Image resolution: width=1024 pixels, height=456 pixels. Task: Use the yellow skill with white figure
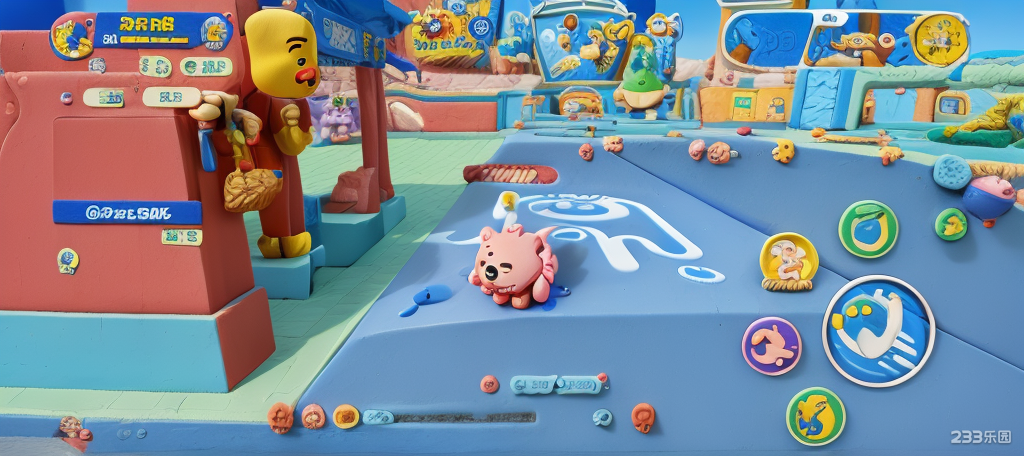pos(789,261)
